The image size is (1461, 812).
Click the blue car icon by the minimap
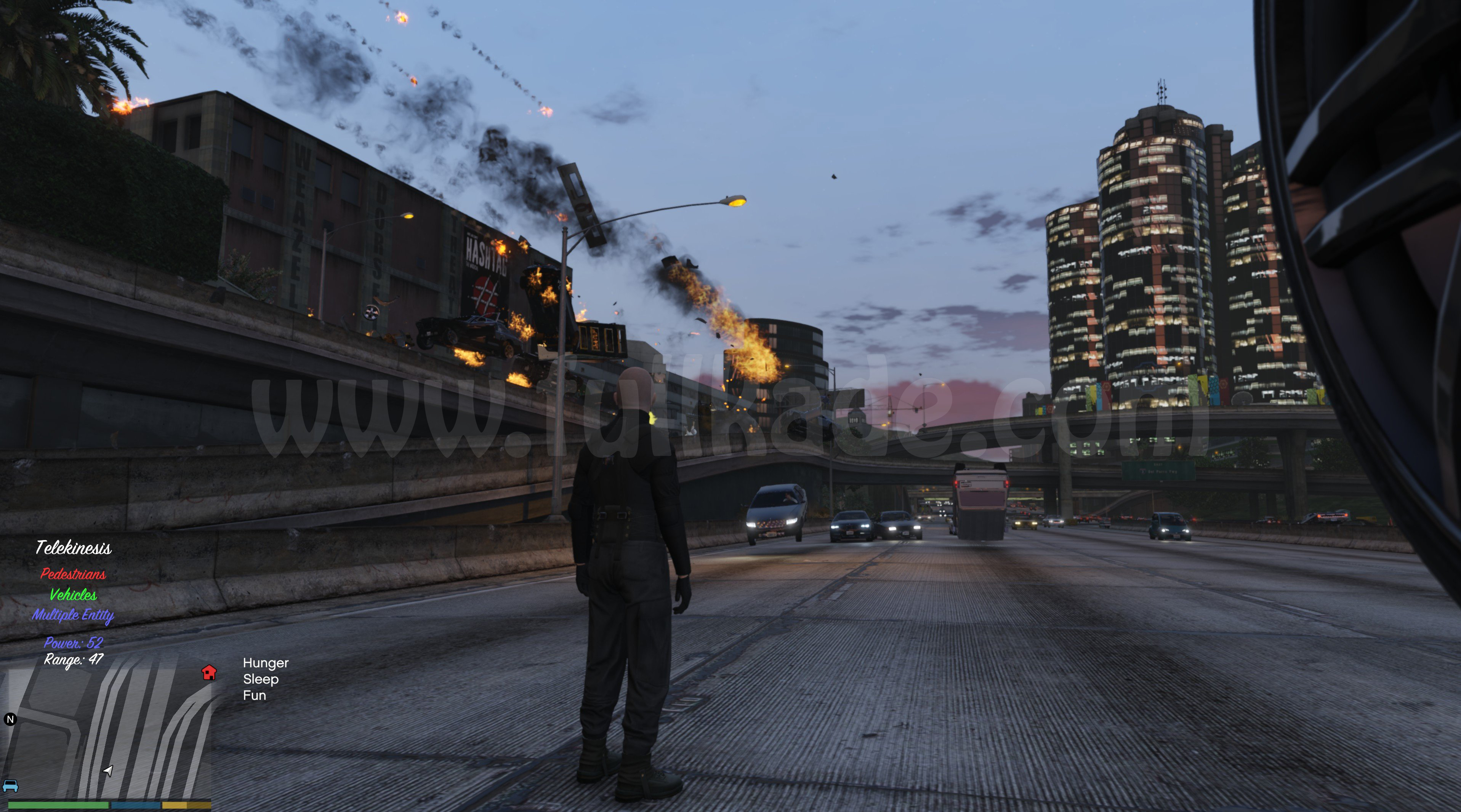tap(10, 786)
